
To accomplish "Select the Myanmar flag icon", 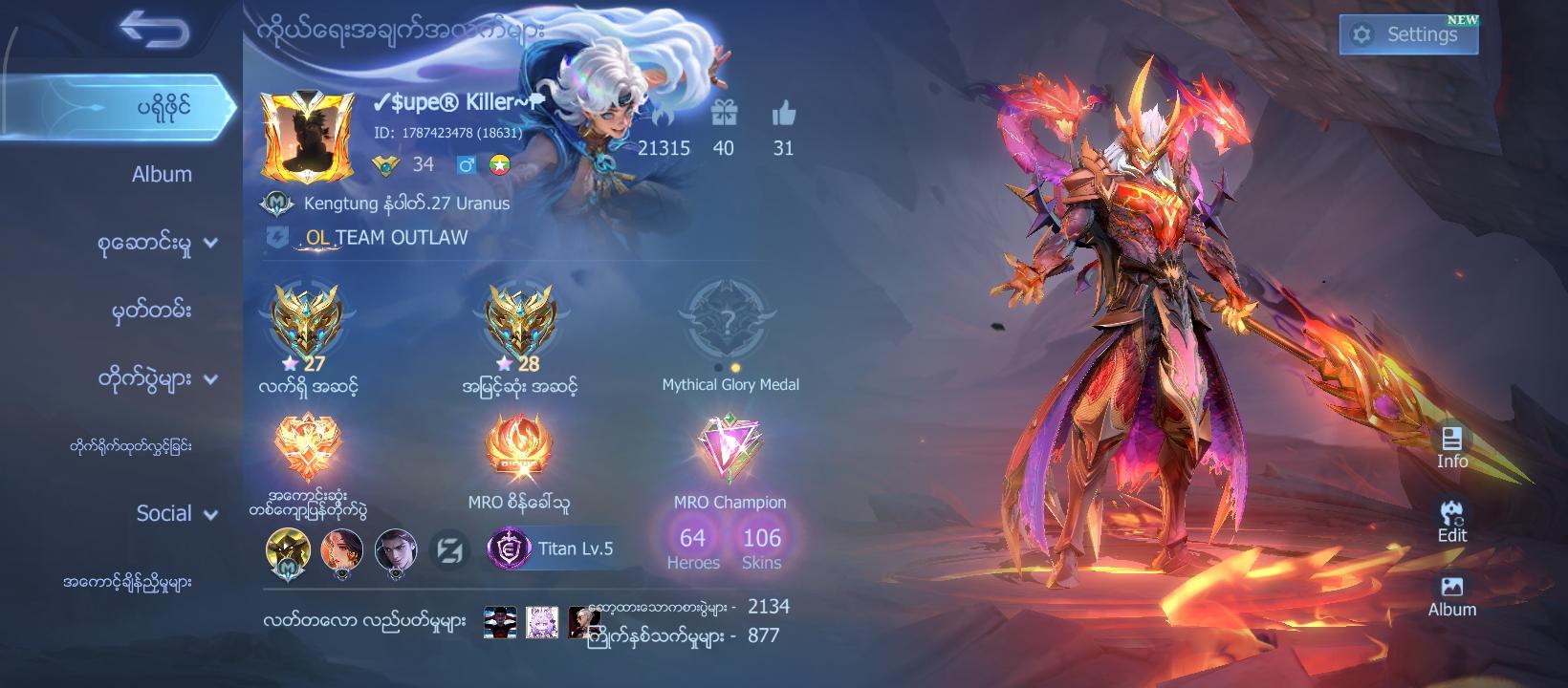I will 498,164.
